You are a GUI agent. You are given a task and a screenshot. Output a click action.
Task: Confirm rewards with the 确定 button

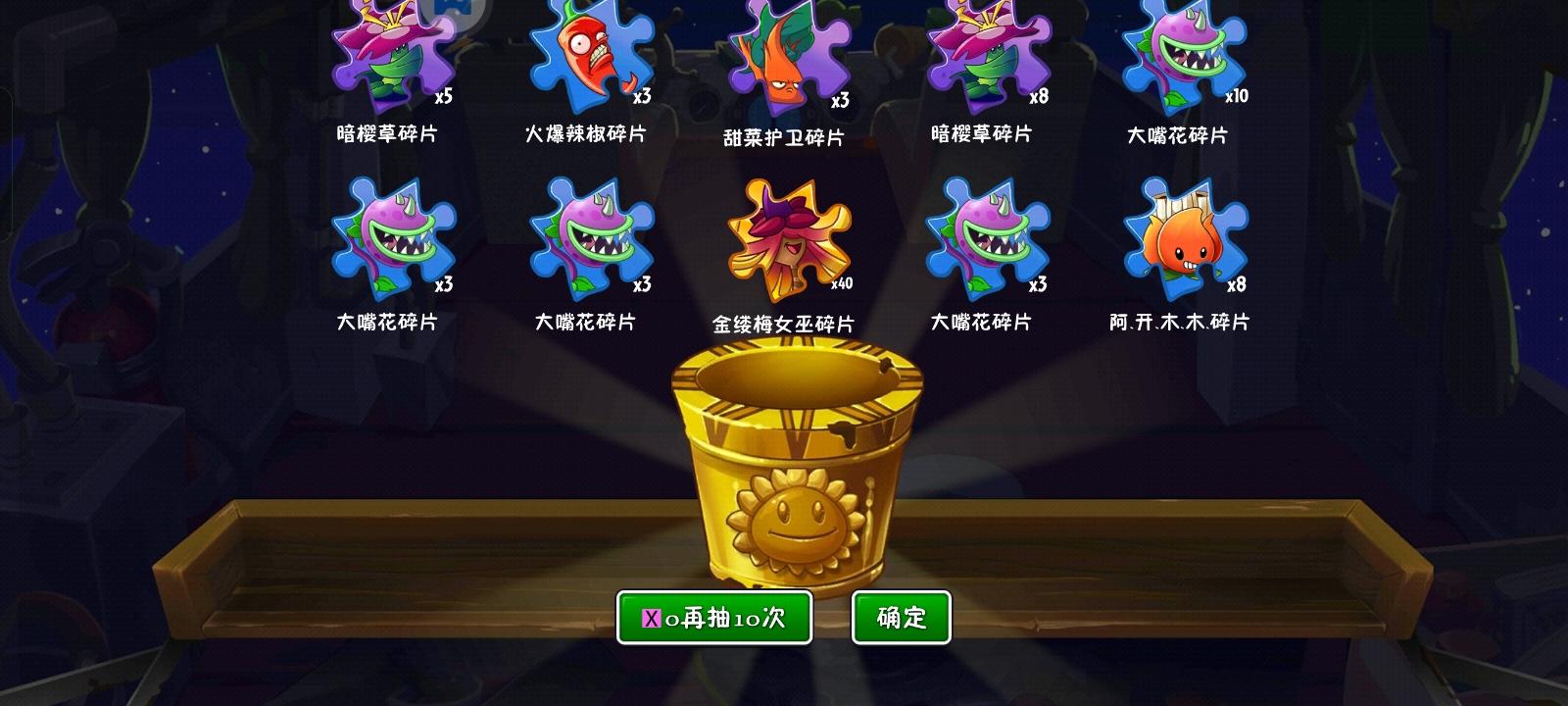pyautogui.click(x=901, y=617)
